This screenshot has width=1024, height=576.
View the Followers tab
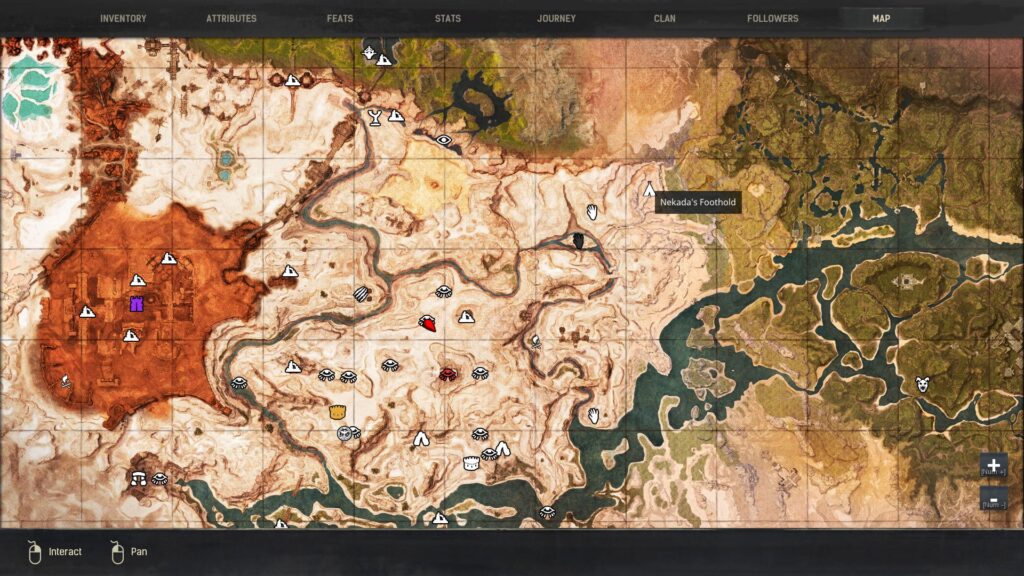(773, 18)
